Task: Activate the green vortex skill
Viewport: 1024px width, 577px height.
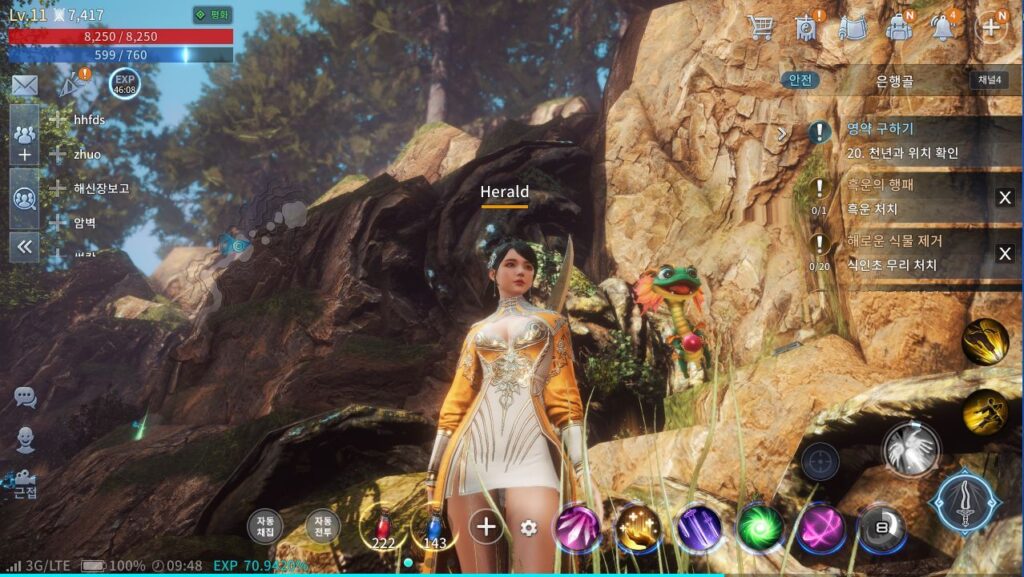Action: pyautogui.click(x=760, y=527)
